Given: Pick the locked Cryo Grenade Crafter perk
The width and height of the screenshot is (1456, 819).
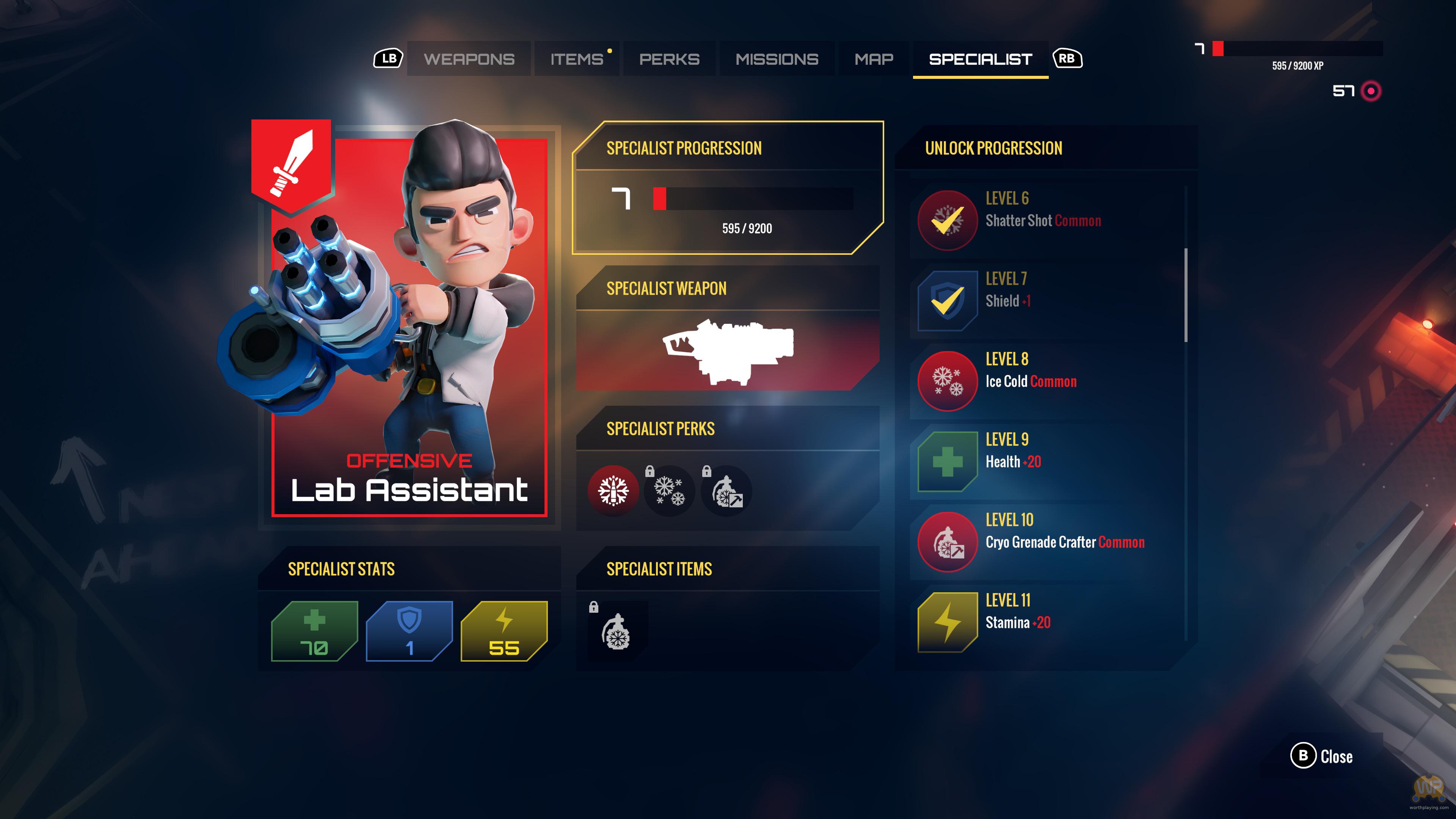Looking at the screenshot, I should 726,490.
